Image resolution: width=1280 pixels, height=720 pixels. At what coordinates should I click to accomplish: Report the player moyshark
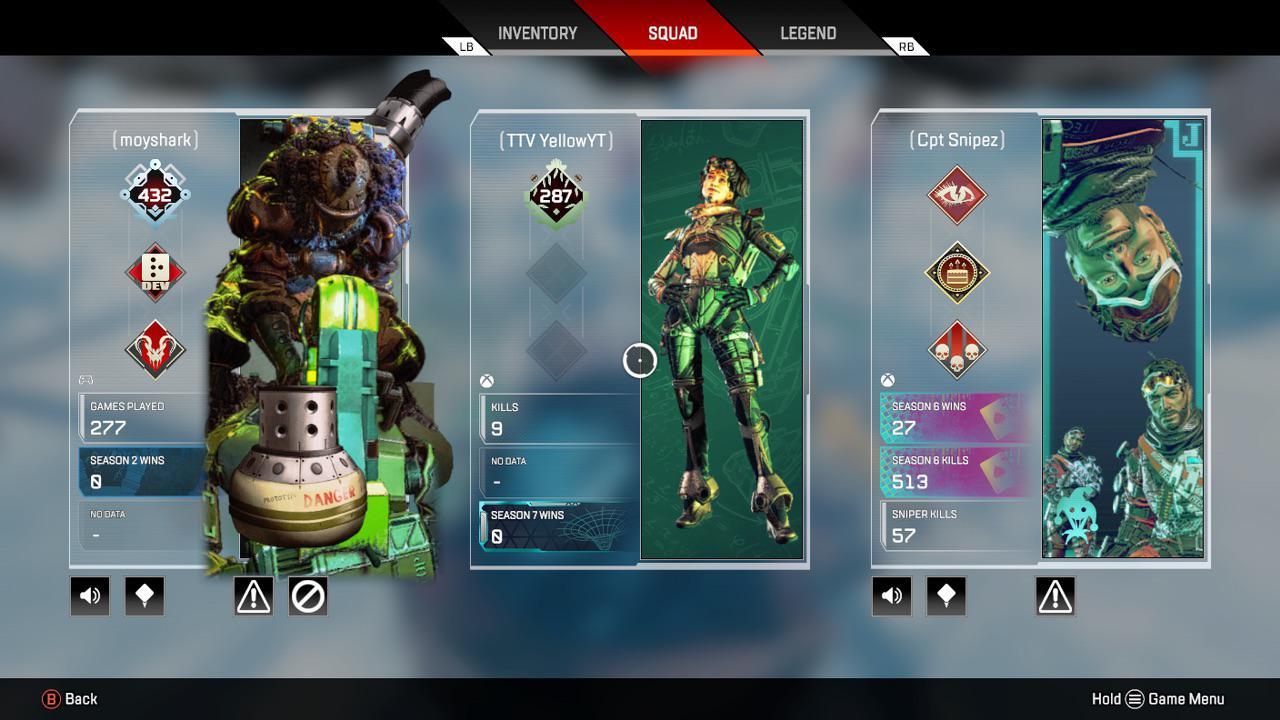pyautogui.click(x=252, y=595)
